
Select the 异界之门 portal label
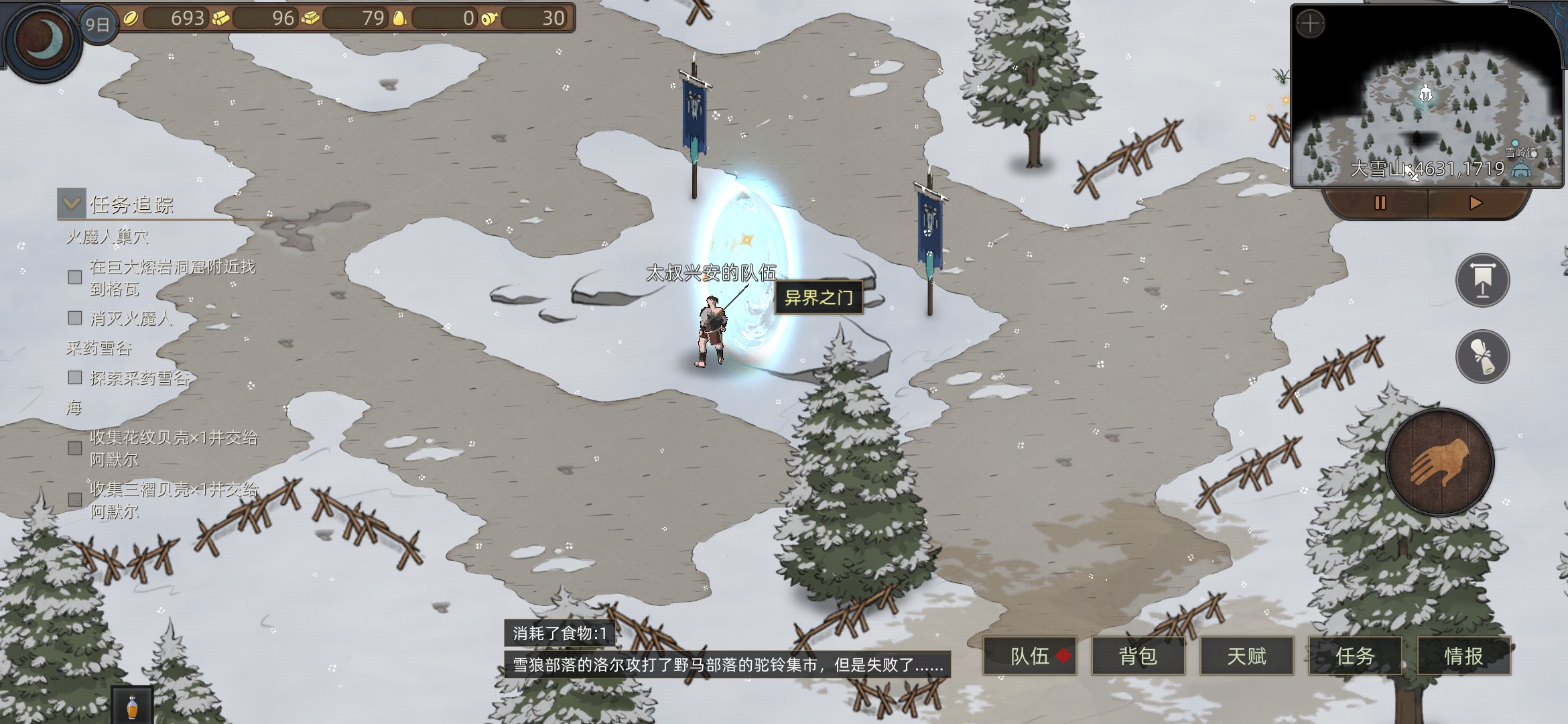[x=818, y=298]
